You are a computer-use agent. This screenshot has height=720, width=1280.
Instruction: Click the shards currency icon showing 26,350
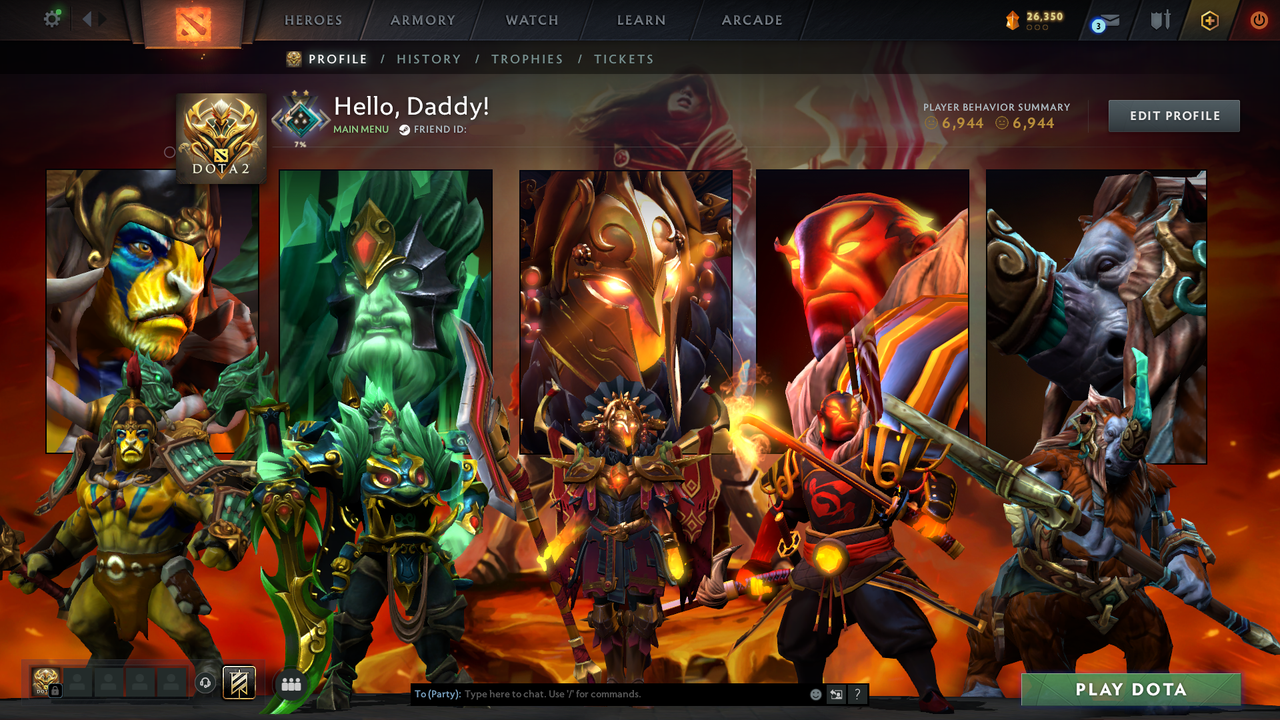click(x=1013, y=18)
